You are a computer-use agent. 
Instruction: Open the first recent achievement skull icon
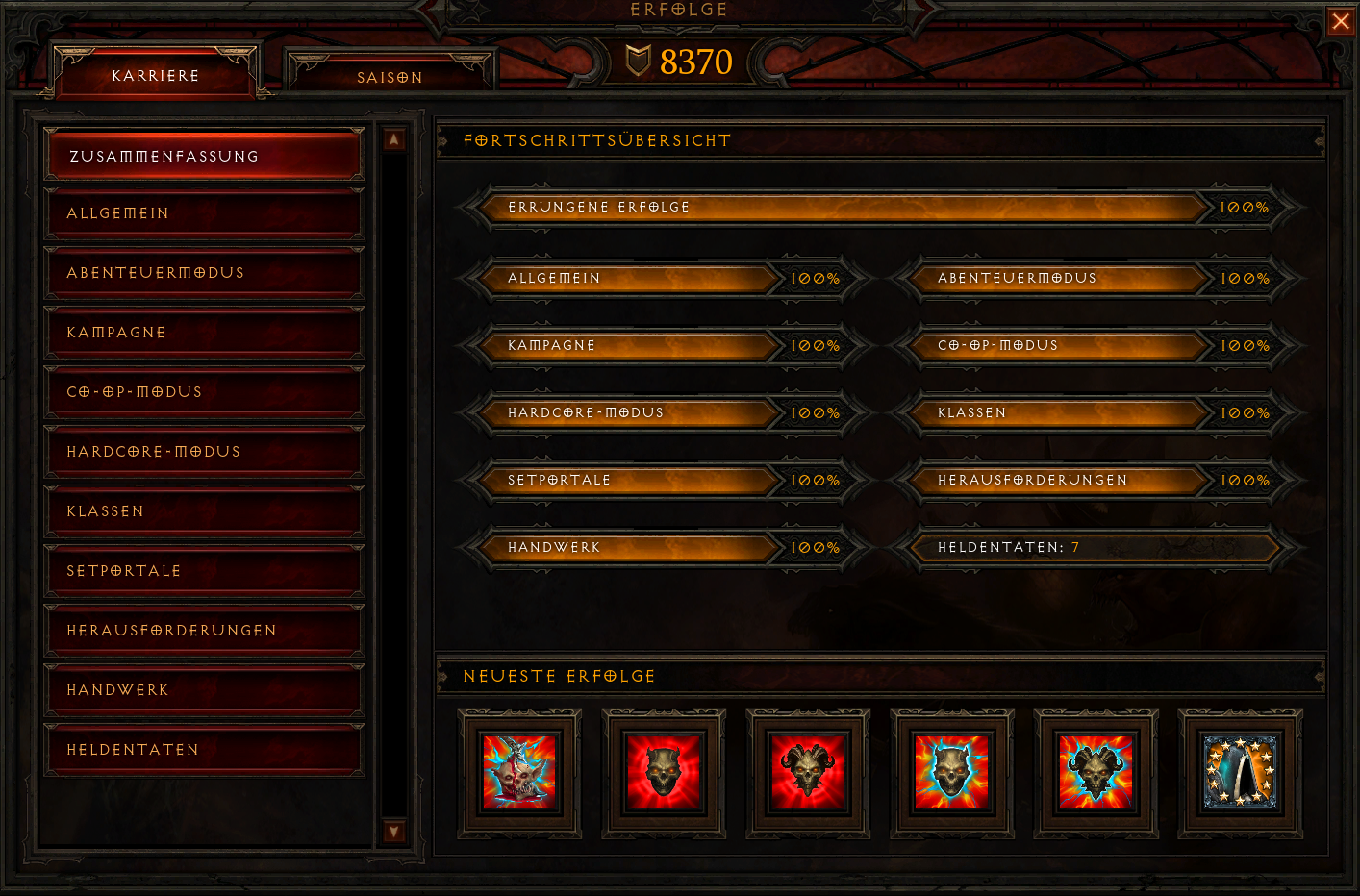click(517, 774)
